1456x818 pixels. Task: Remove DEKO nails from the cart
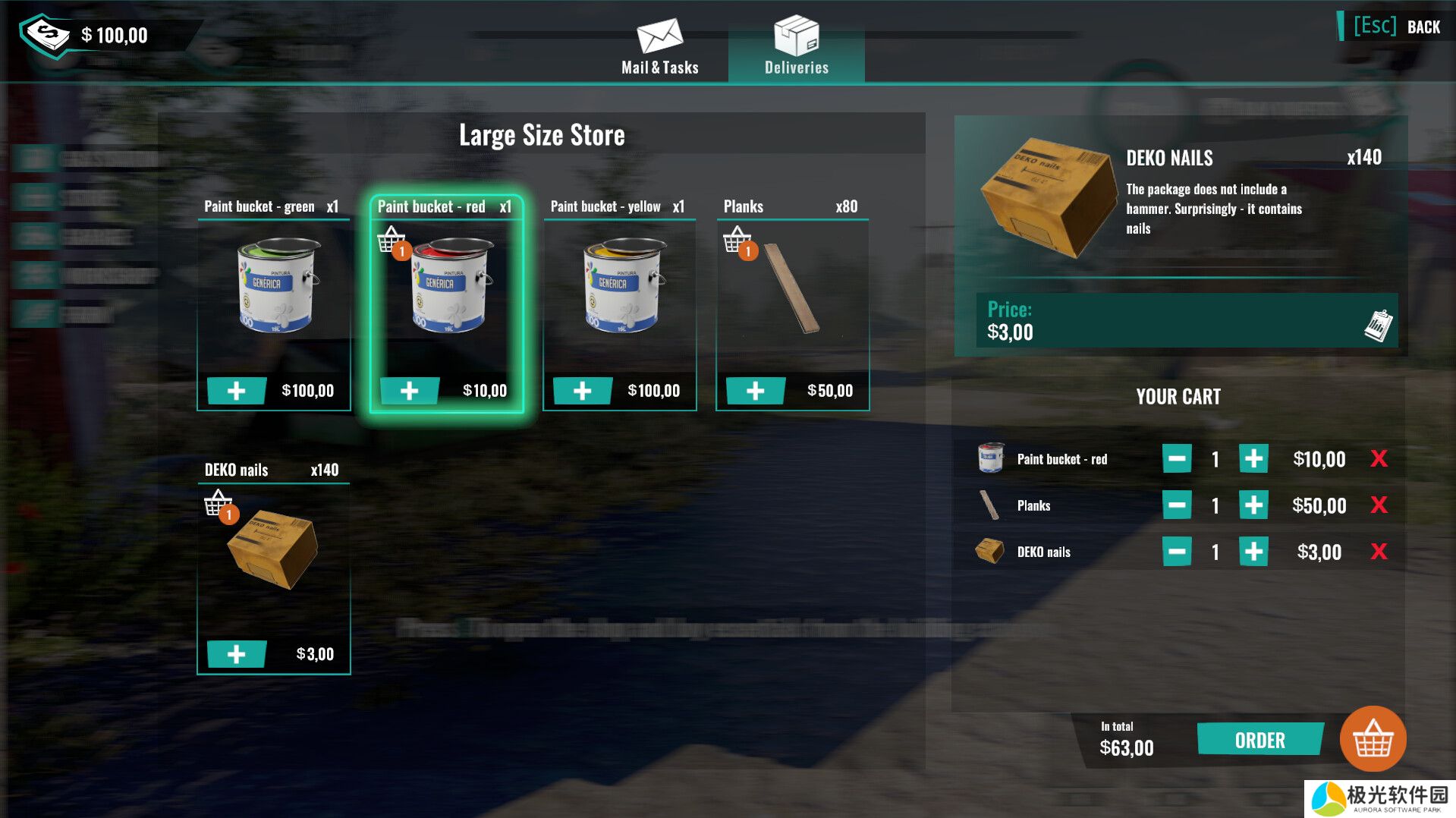(1379, 552)
